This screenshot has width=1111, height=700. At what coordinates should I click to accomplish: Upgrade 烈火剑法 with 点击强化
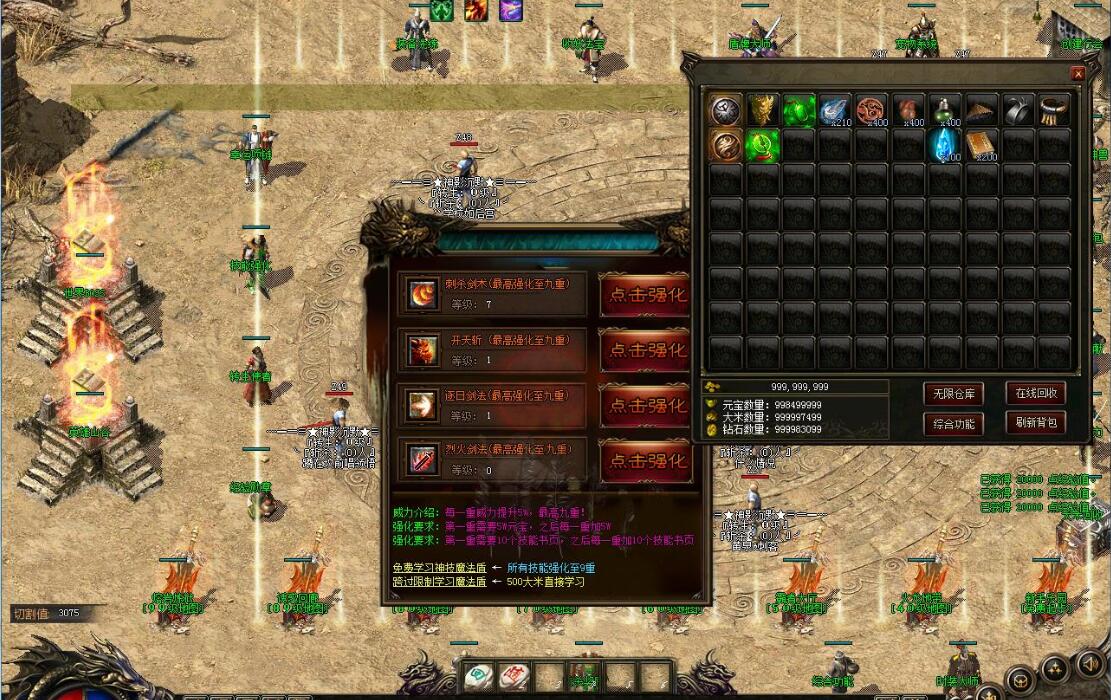tap(645, 461)
